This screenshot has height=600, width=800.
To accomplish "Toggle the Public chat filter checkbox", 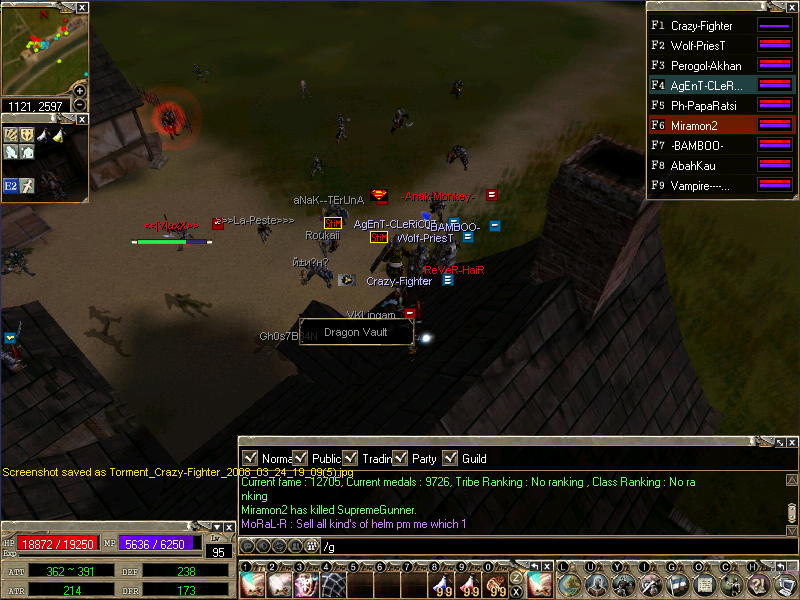I will click(x=301, y=458).
